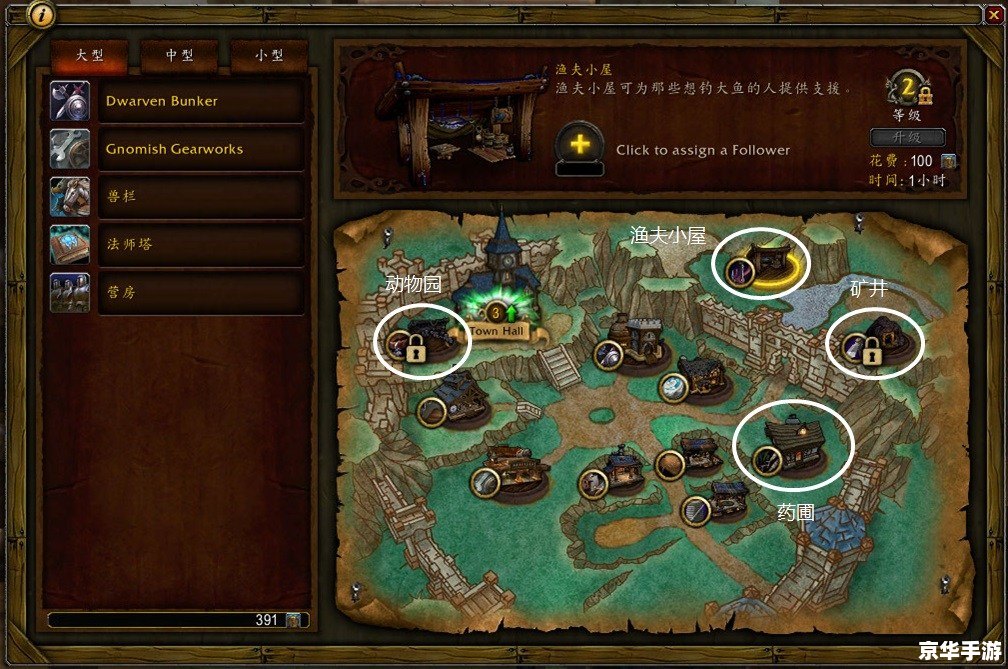The width and height of the screenshot is (1008, 669).
Task: Switch to the 中型 buildings tab
Action: click(180, 57)
